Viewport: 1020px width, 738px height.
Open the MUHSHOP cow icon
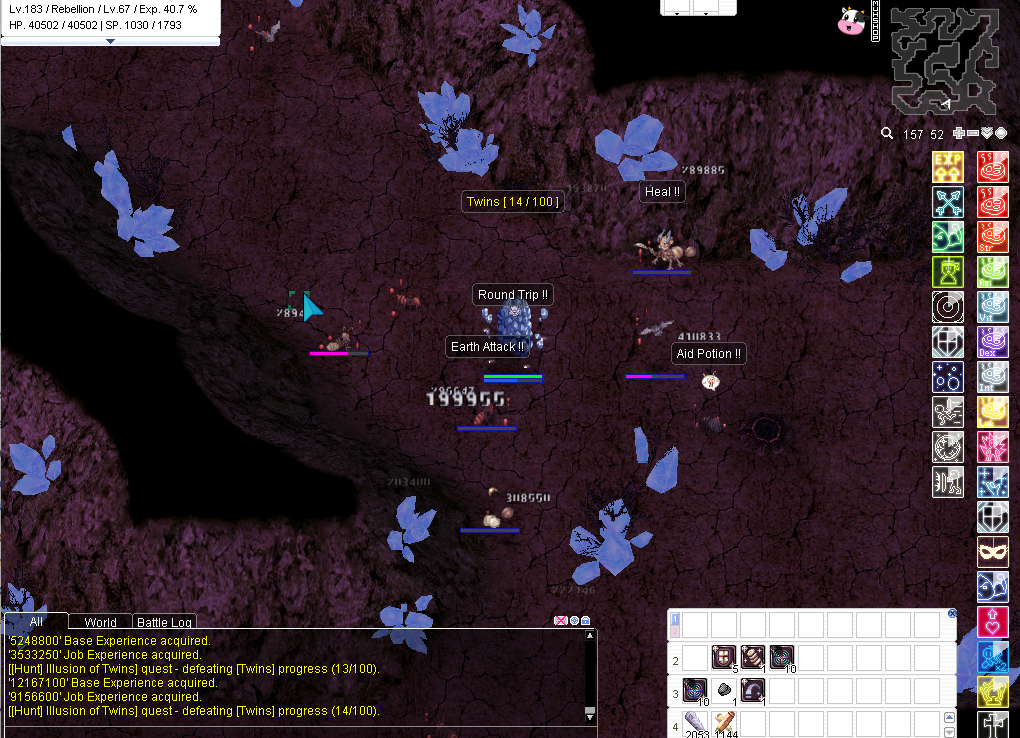[x=851, y=21]
